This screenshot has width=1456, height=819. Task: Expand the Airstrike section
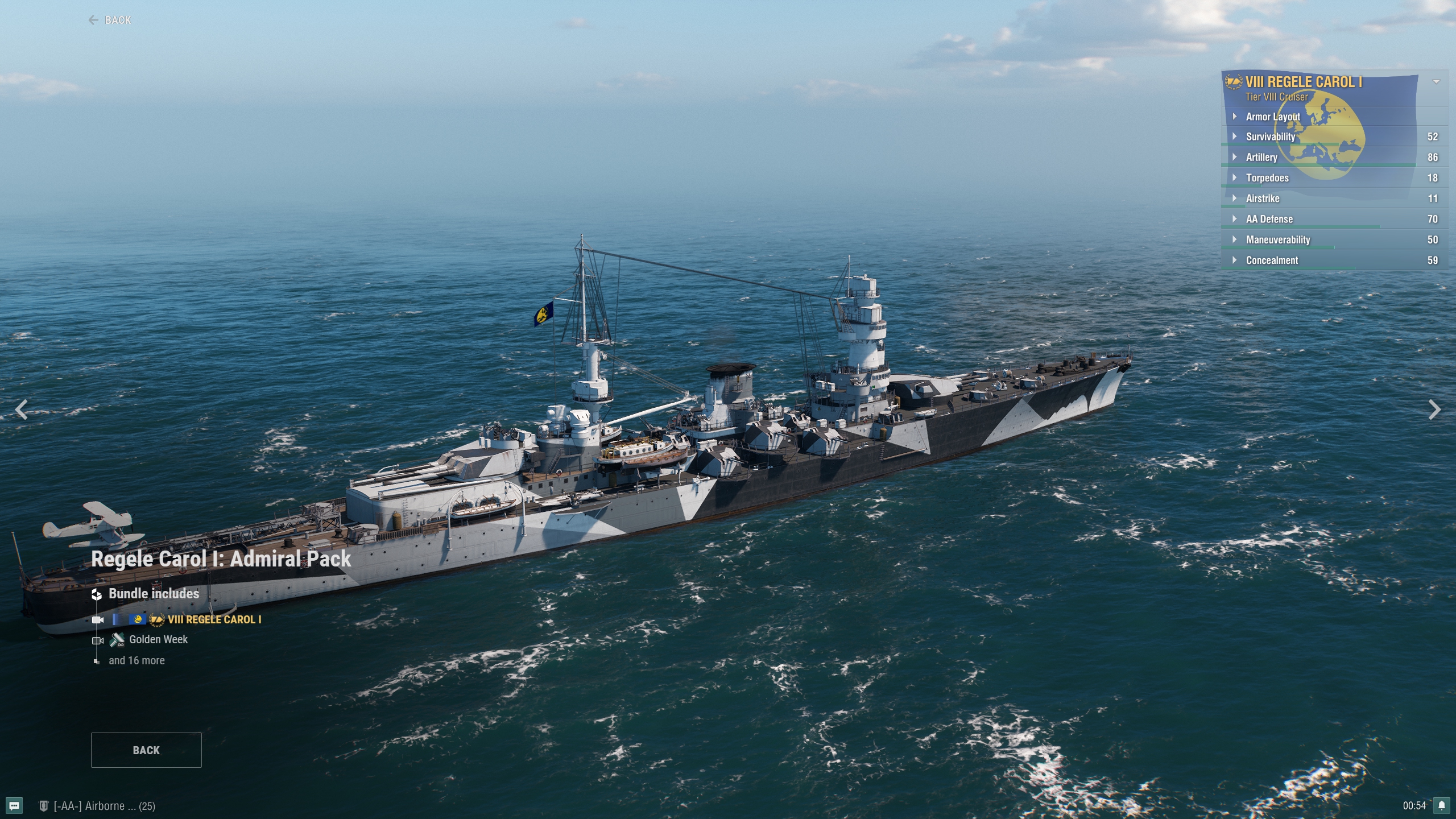[1263, 198]
